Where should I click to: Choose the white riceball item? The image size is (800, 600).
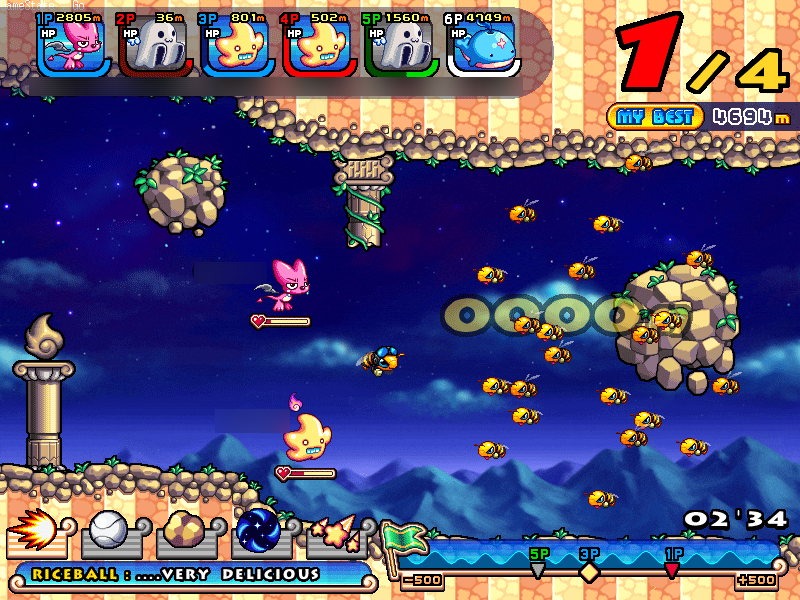(x=107, y=533)
